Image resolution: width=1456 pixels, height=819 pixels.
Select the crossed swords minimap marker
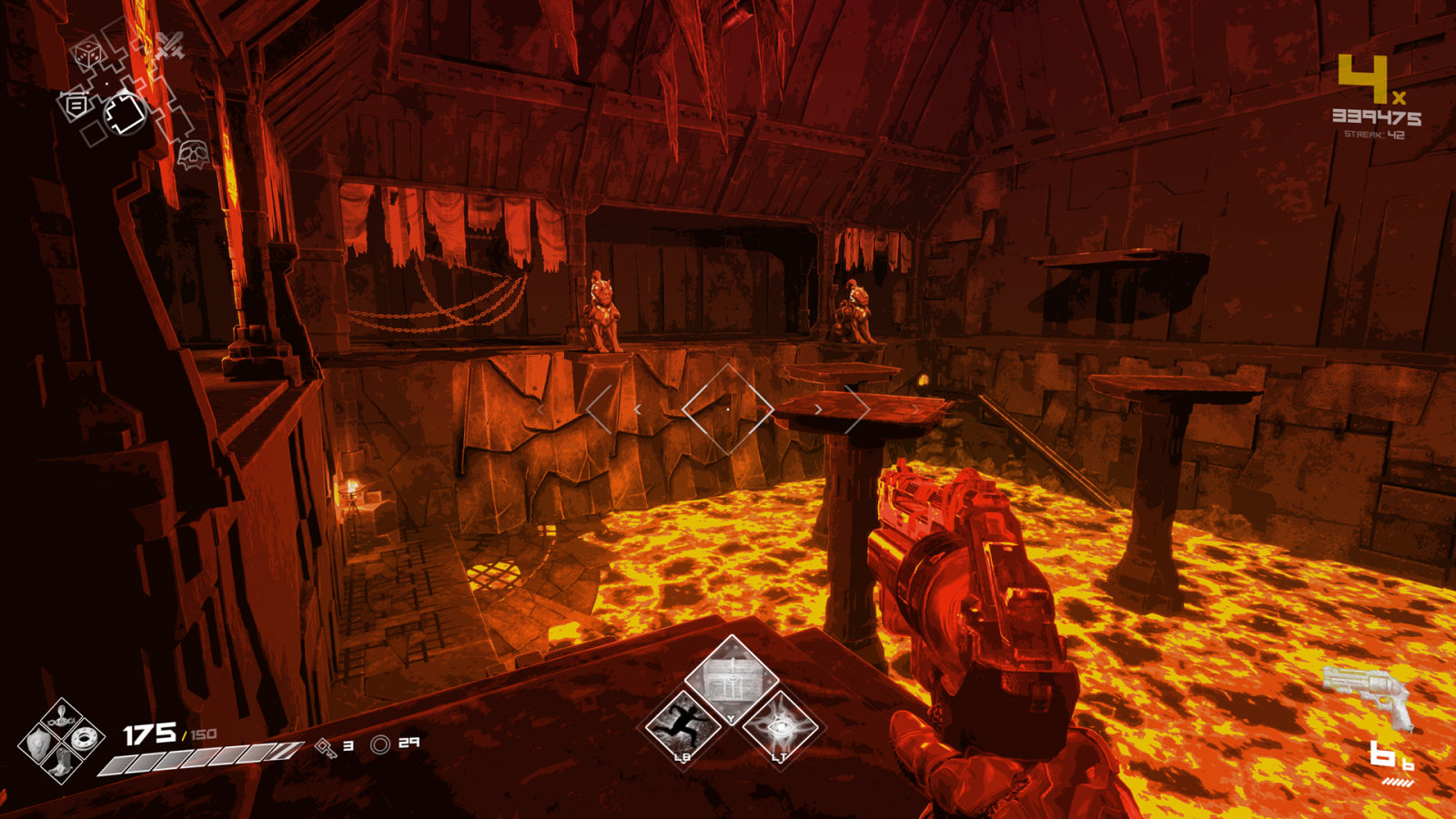click(x=168, y=44)
